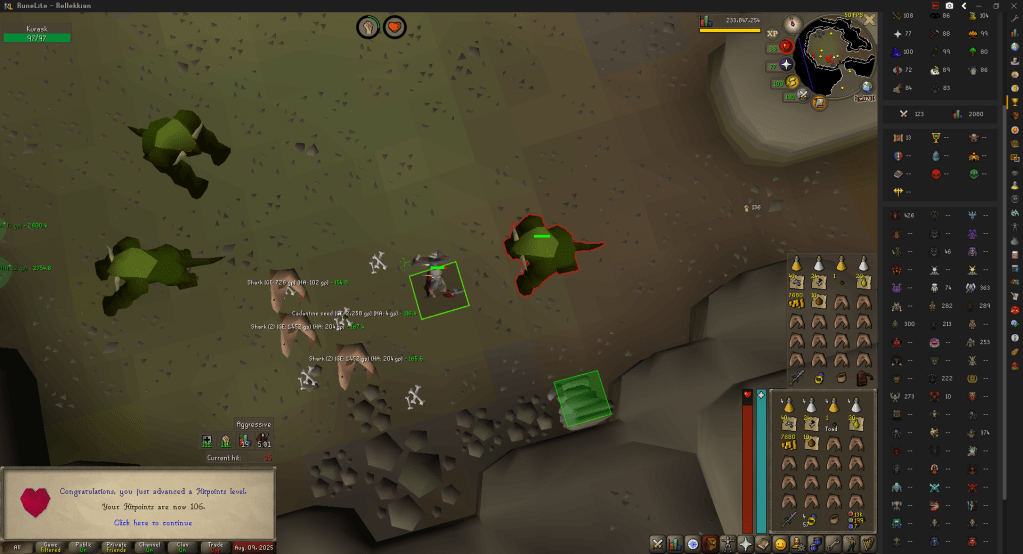Open the Emotes tab smiley icon

coord(780,543)
